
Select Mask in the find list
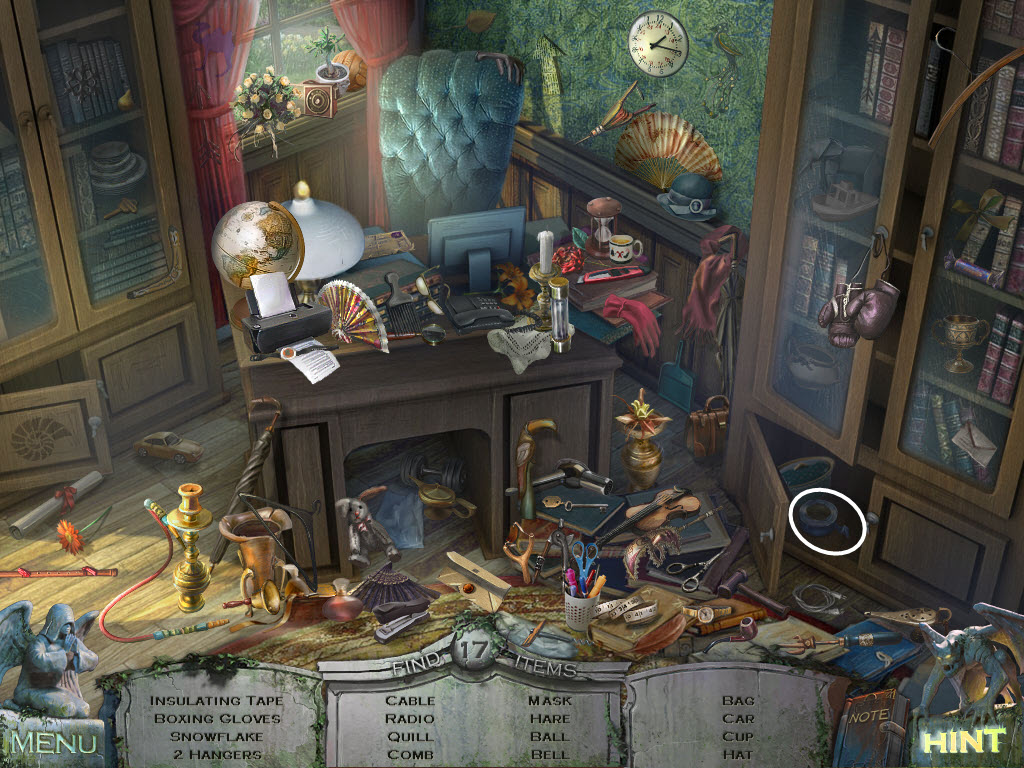tap(550, 700)
